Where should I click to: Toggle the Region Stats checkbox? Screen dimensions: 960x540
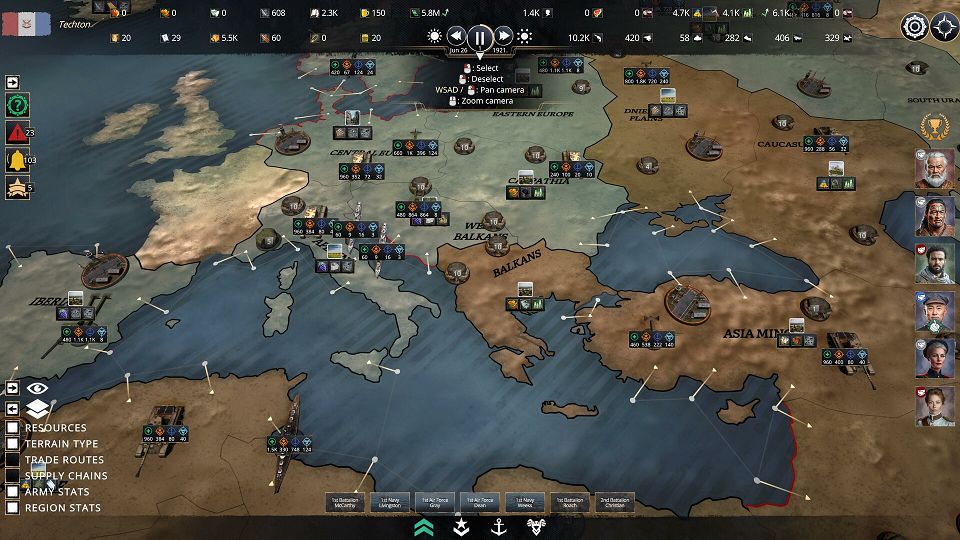(13, 508)
